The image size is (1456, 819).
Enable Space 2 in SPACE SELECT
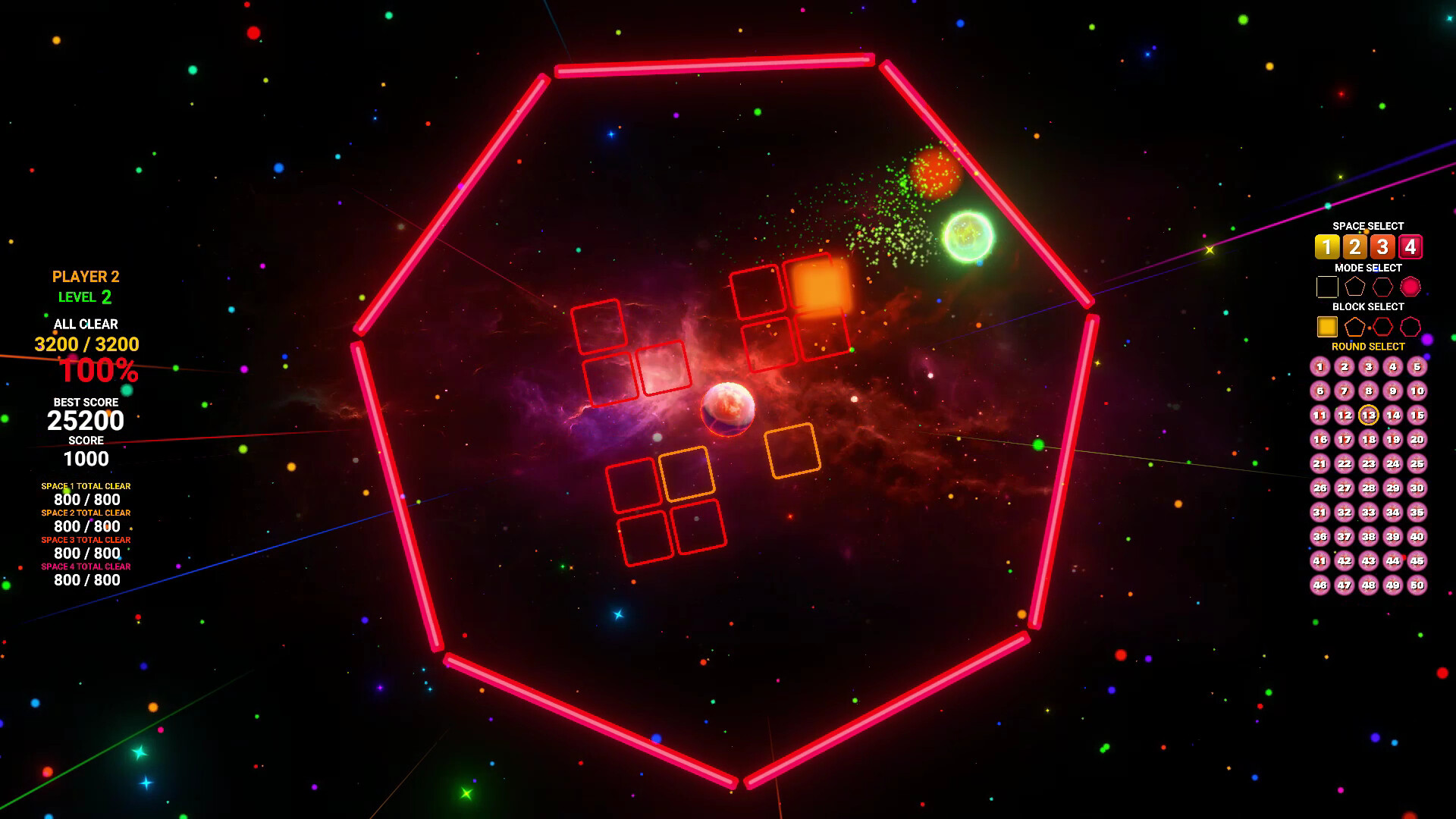click(x=1355, y=246)
